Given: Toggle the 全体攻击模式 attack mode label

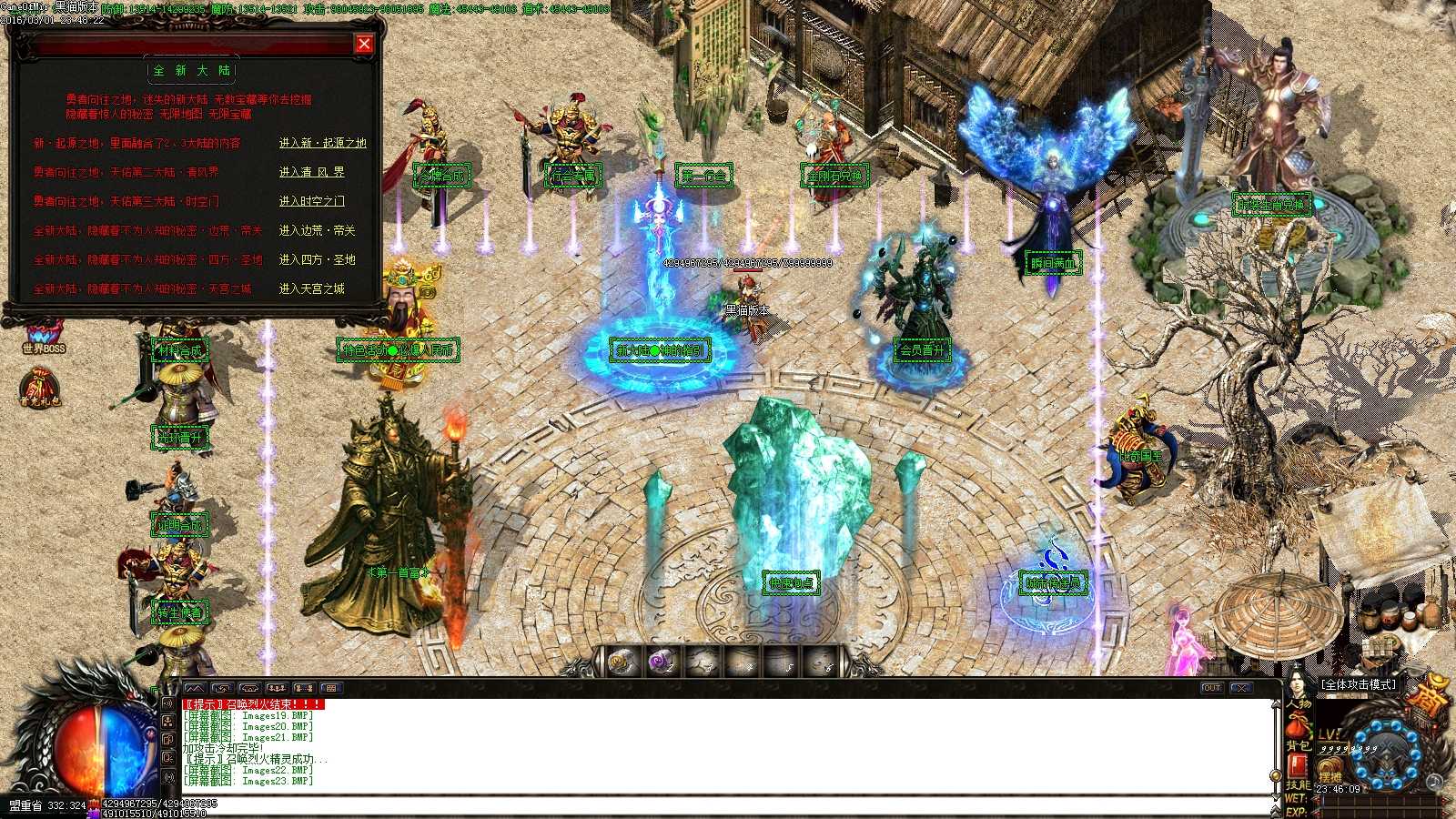Looking at the screenshot, I should 1359,683.
